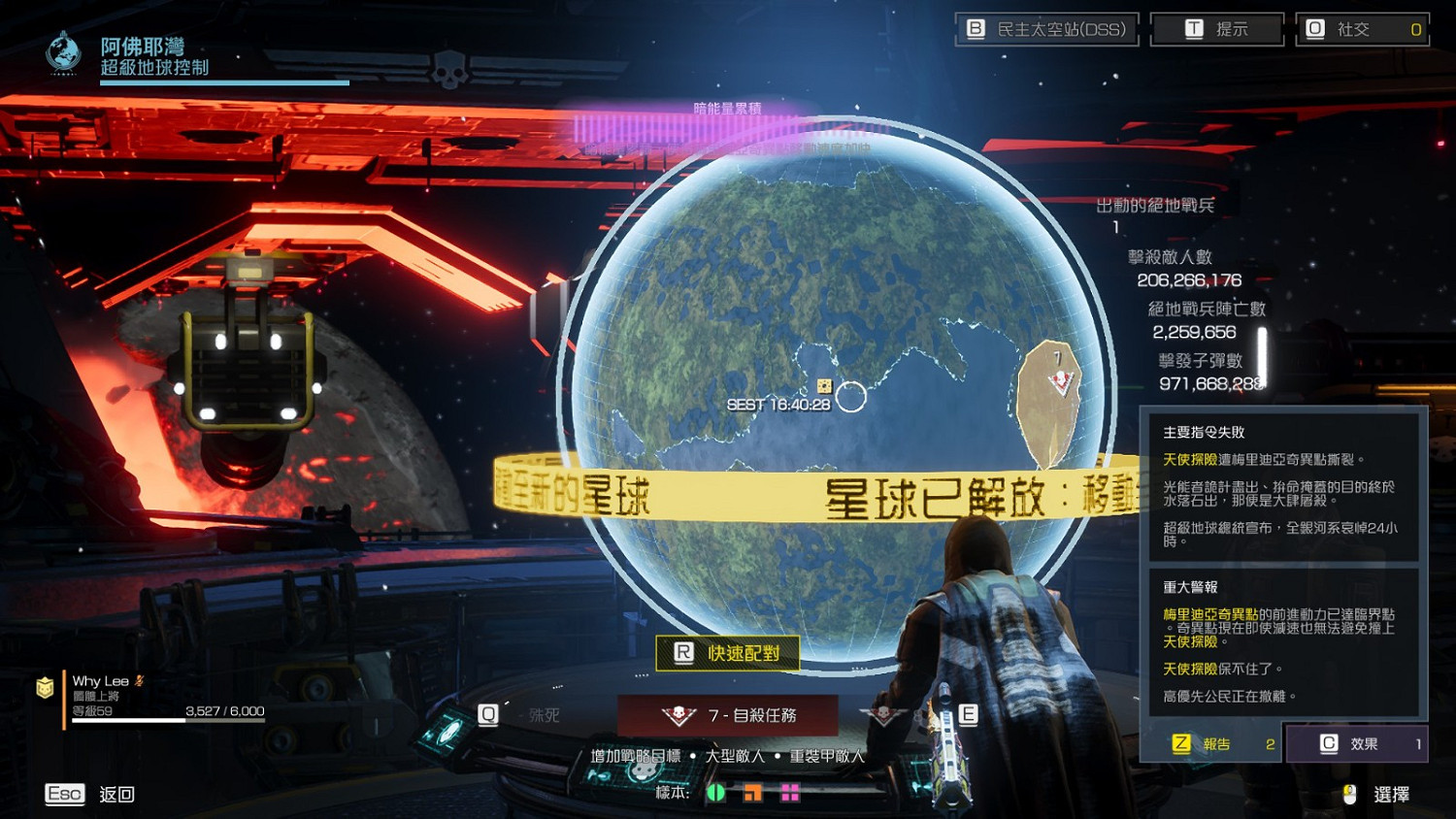
Task: Click the yellow cube emblem on Why Lee's player card
Action: point(45,689)
